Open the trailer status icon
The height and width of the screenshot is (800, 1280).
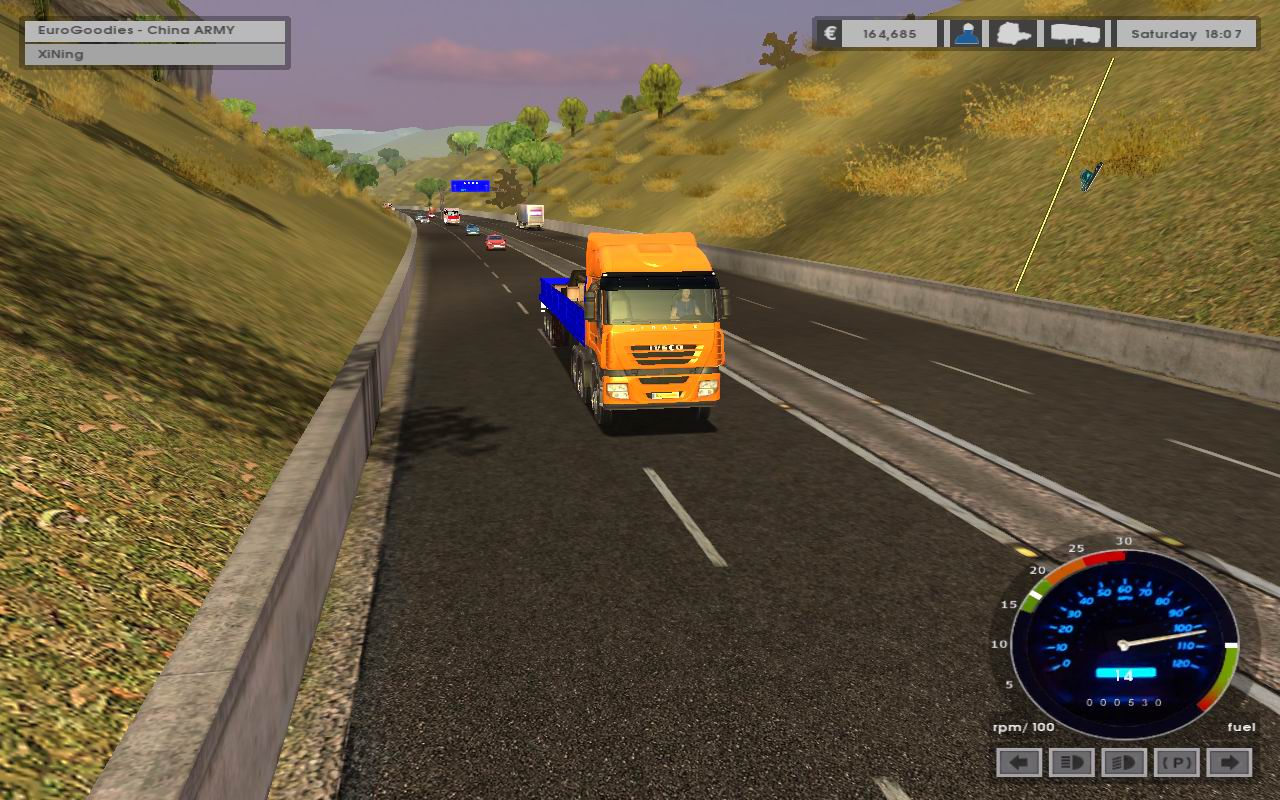1075,34
